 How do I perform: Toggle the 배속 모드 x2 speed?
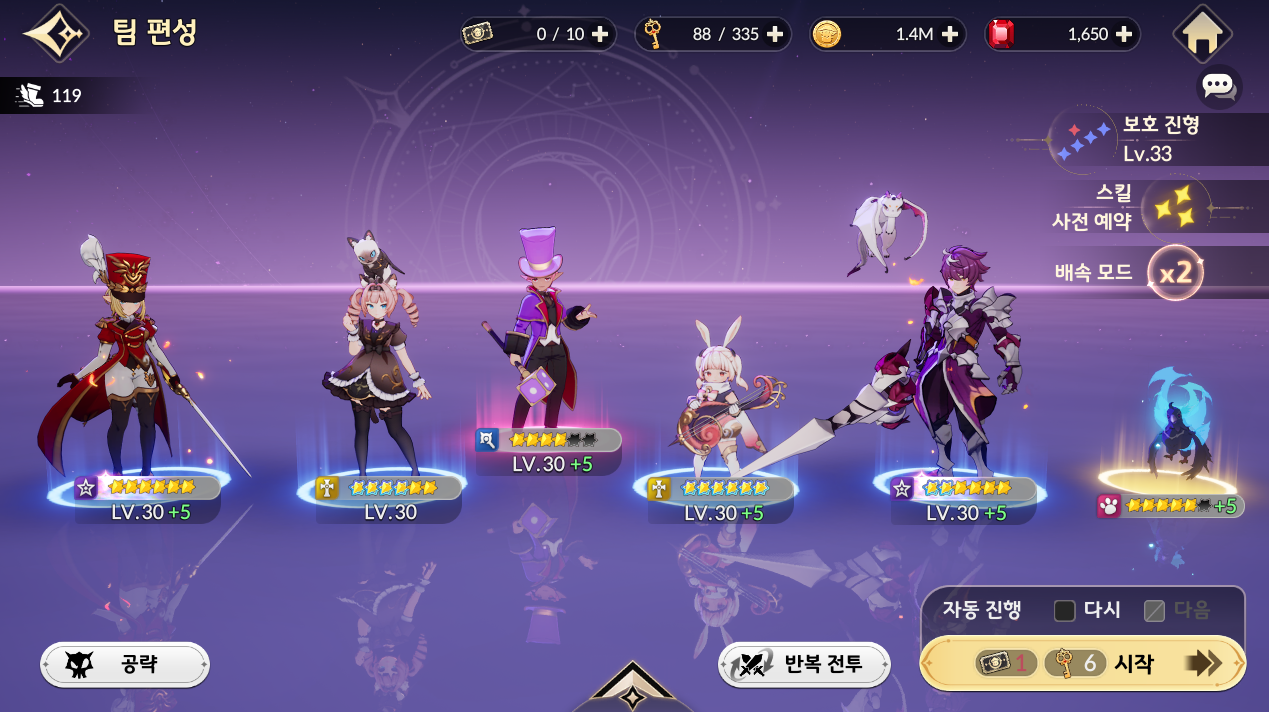click(x=1174, y=272)
